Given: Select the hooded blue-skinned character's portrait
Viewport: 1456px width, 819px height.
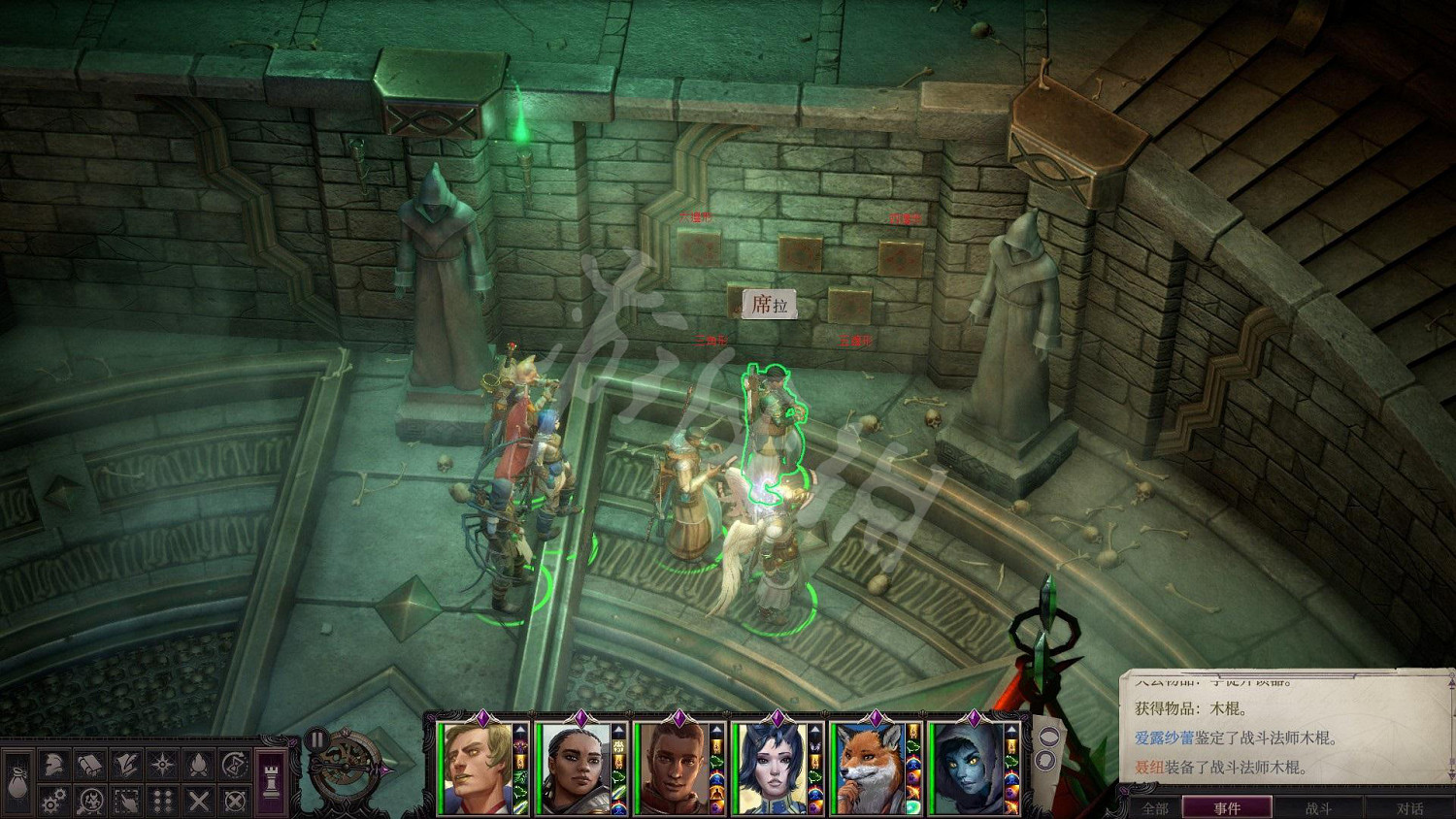Looking at the screenshot, I should coord(968,769).
